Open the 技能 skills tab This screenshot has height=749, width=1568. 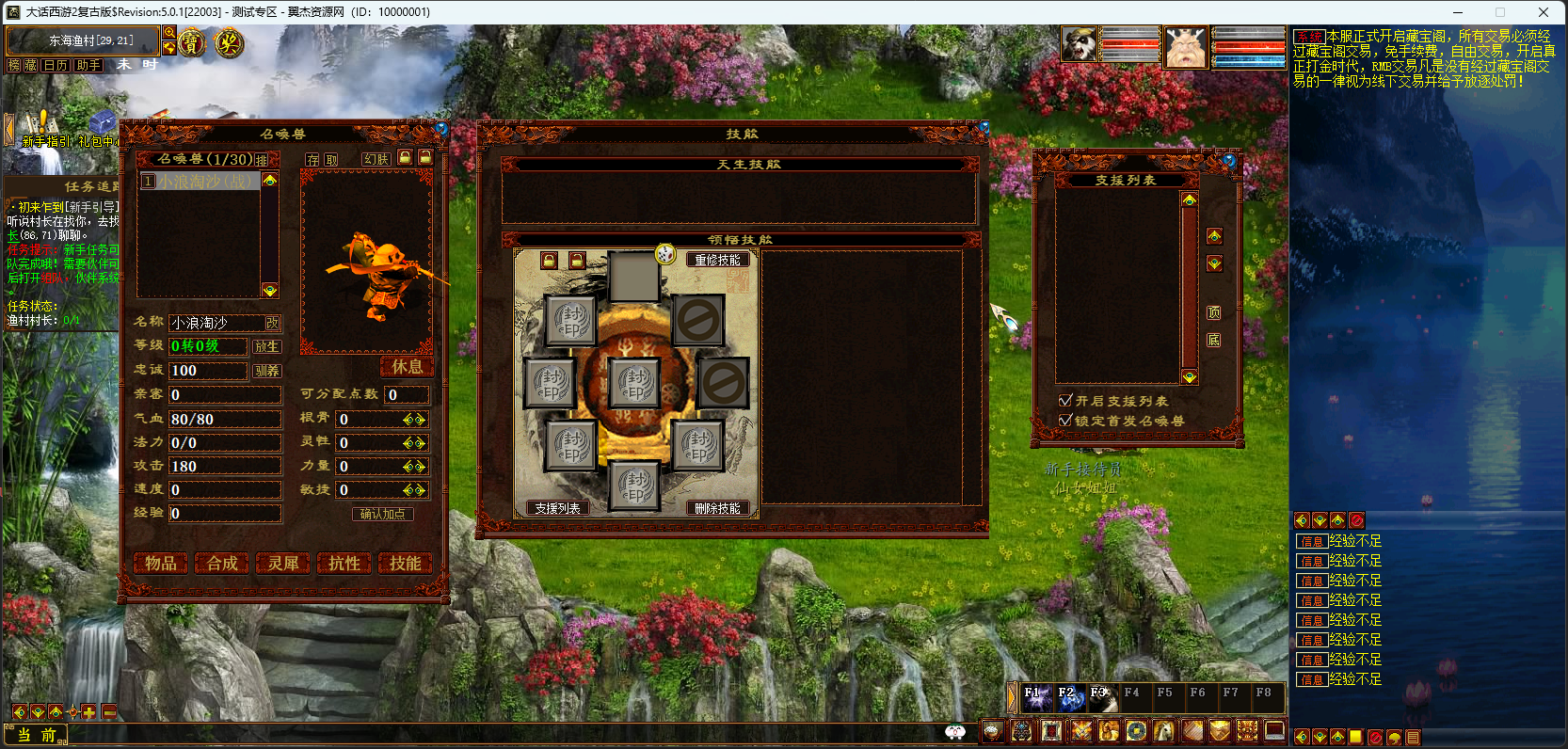[406, 563]
